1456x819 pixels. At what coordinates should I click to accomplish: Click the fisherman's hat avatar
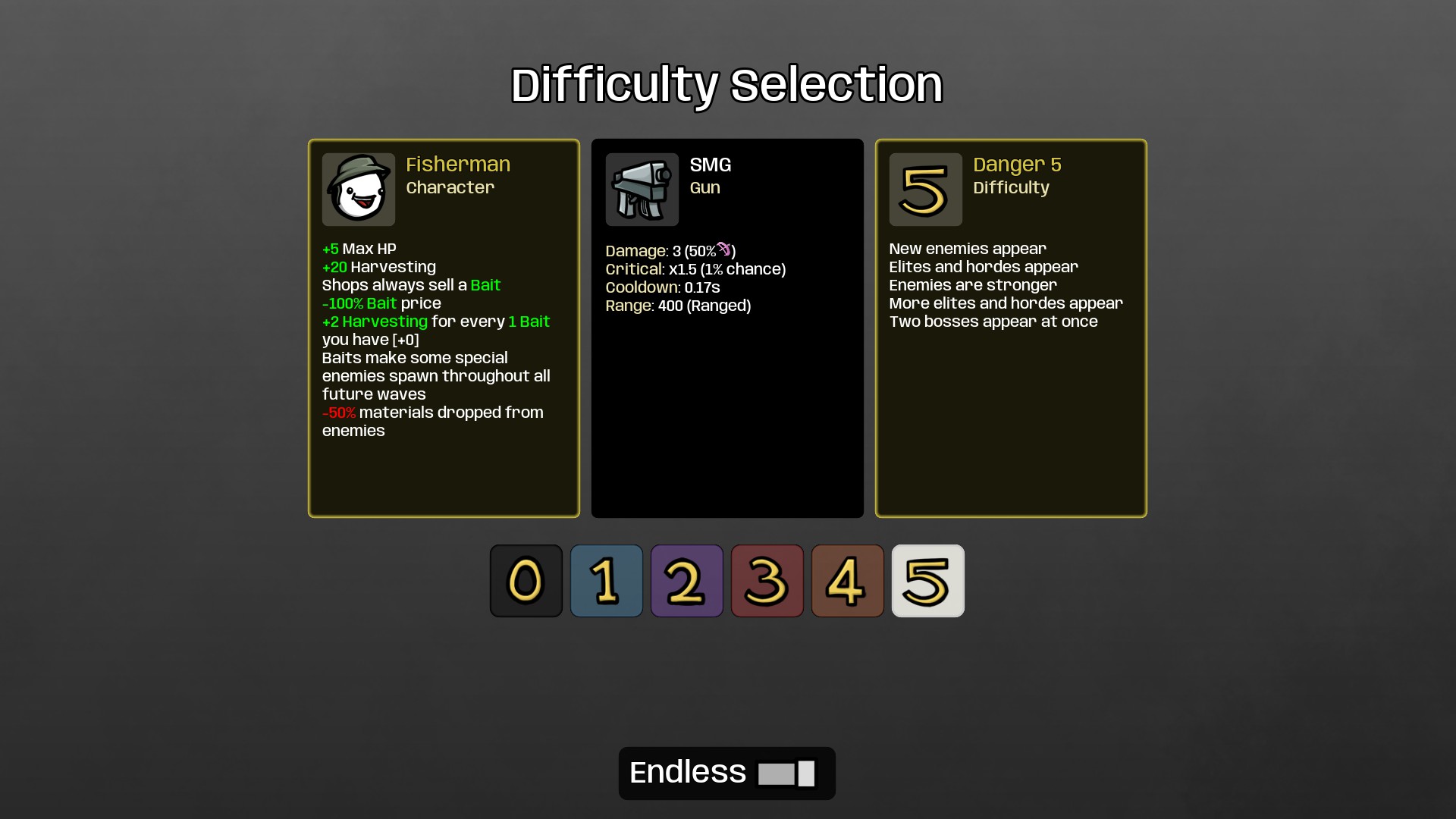click(x=358, y=182)
